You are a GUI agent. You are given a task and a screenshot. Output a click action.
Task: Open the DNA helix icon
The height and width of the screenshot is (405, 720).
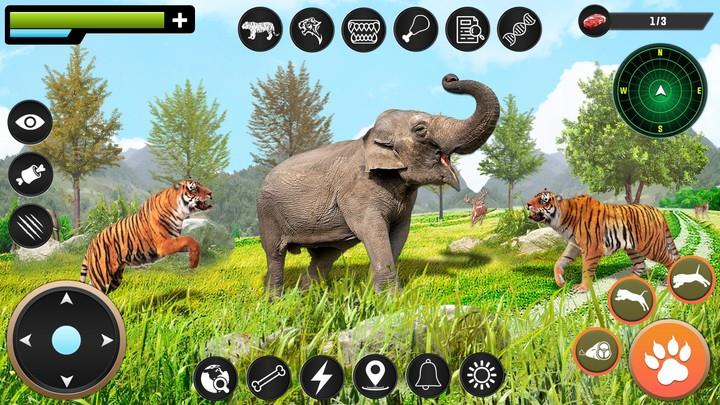pos(519,30)
